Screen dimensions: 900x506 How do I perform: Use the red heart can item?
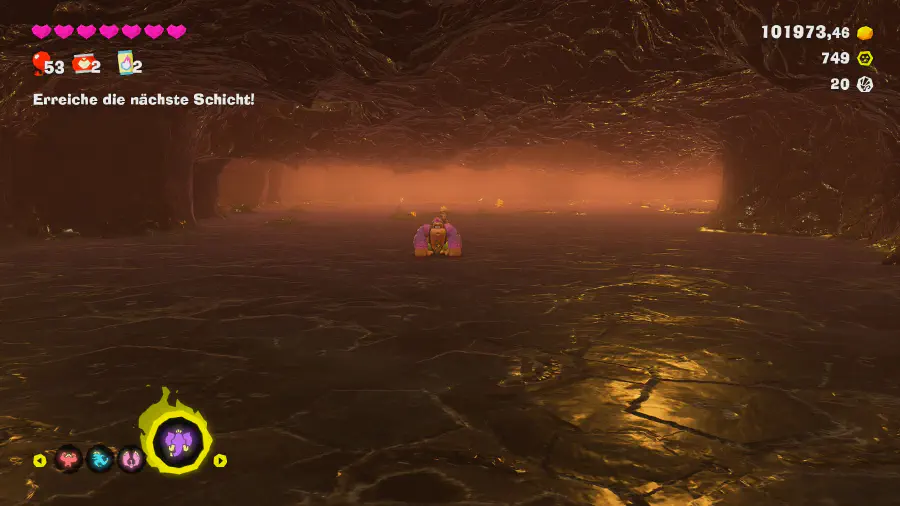coord(83,65)
